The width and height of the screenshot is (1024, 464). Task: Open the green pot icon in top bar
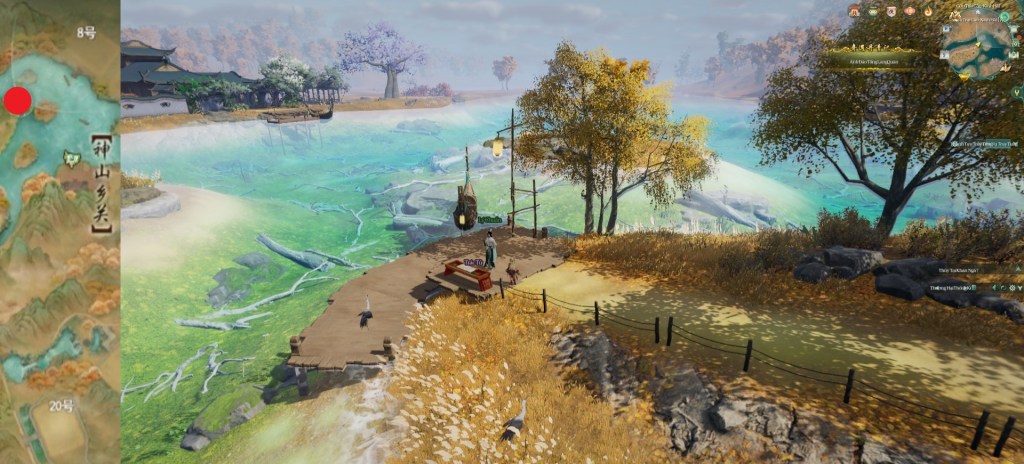[873, 12]
